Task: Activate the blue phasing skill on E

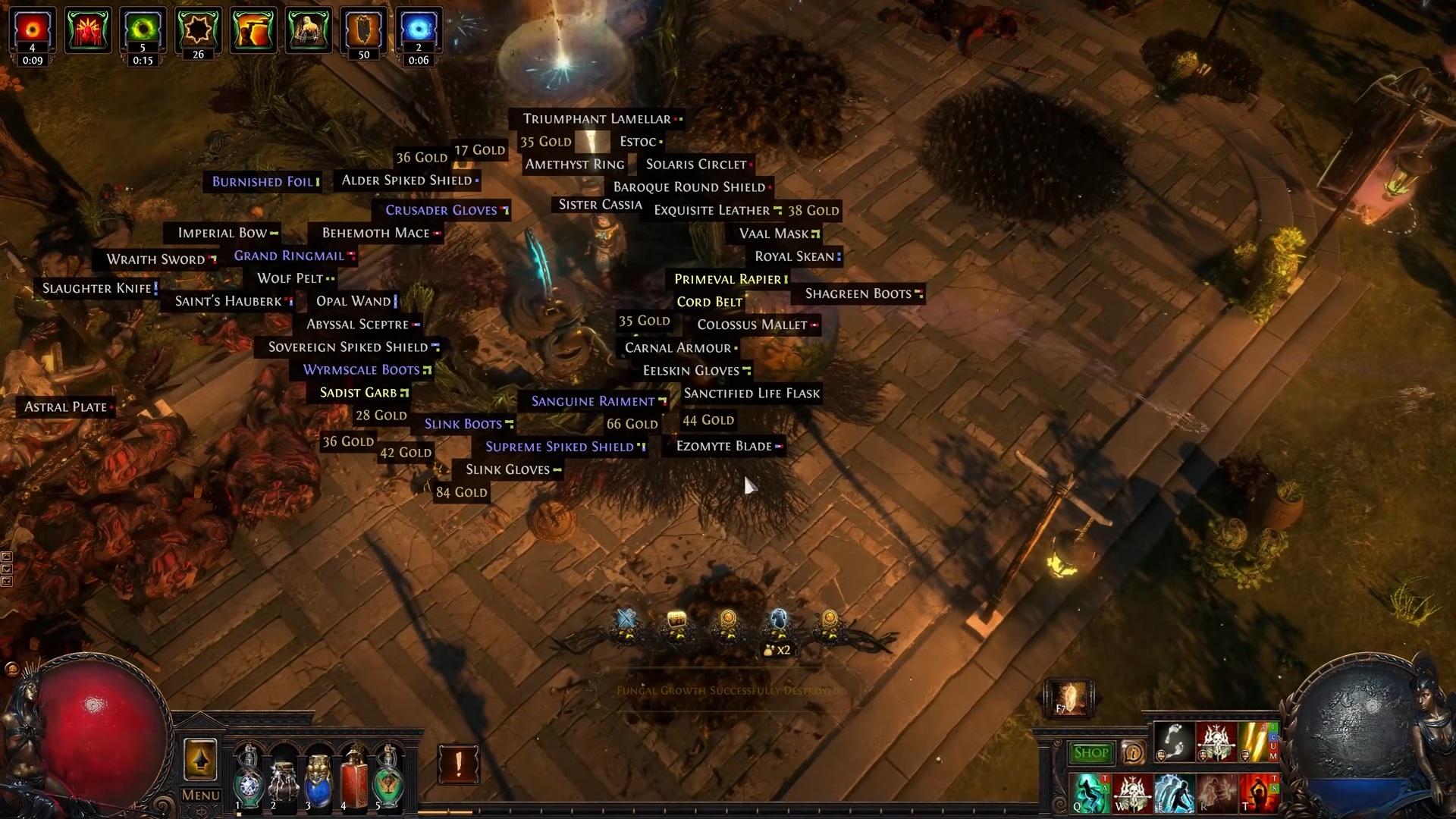Action: [1174, 792]
